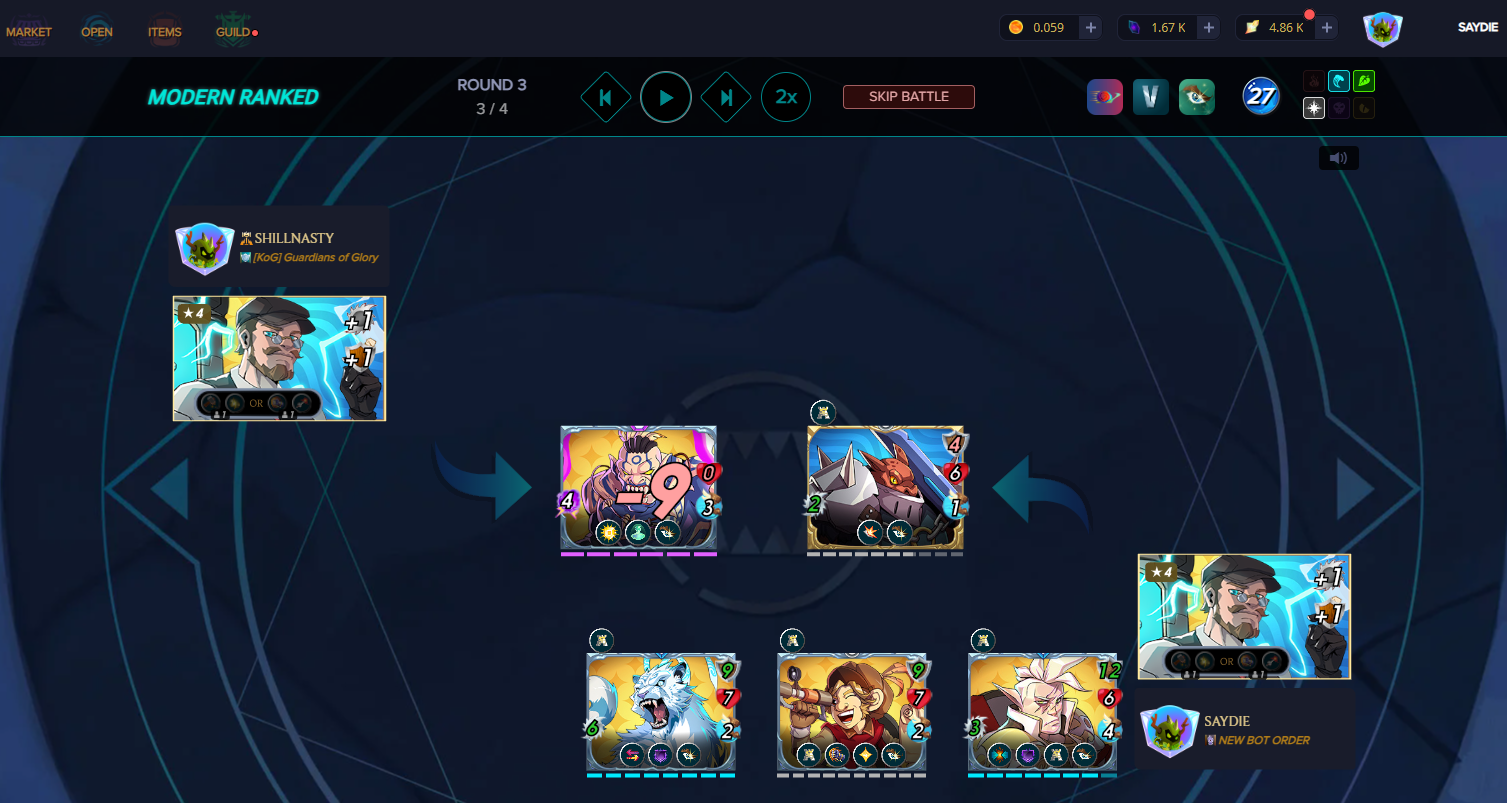
Task: Toggle 2x playback speed
Action: (x=786, y=97)
